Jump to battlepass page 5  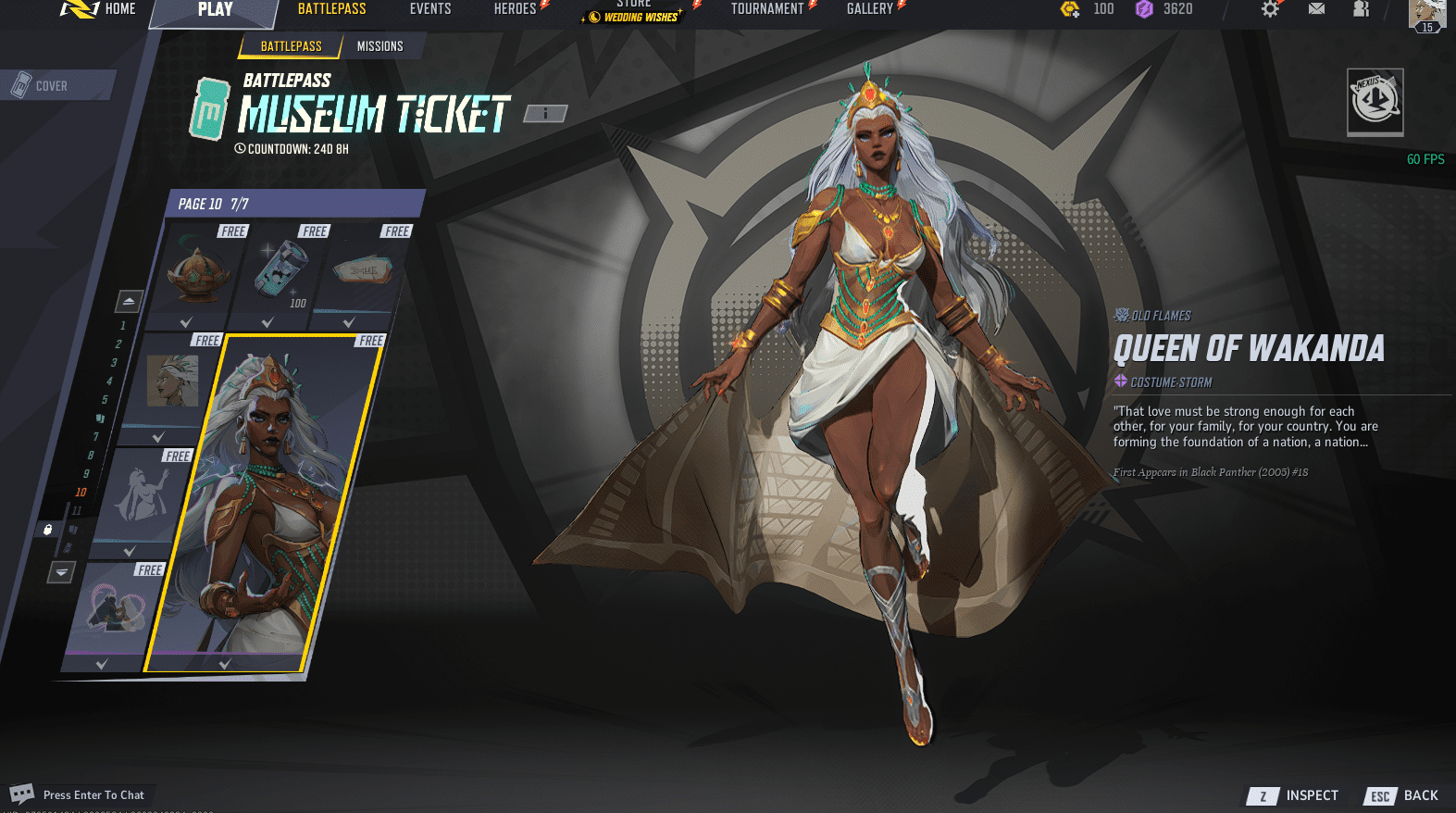point(105,400)
